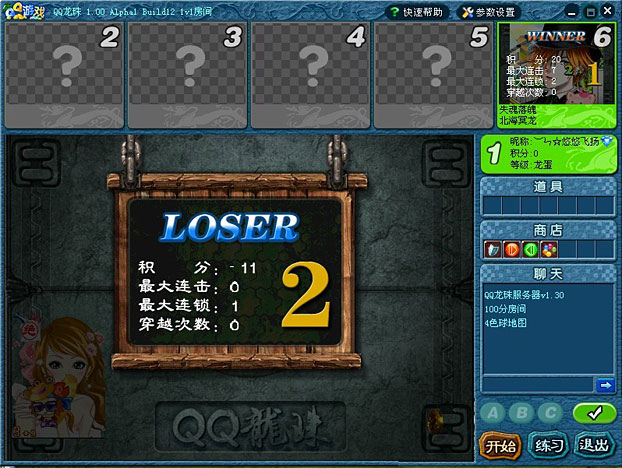Select the player 1 info card
The image size is (622, 468).
click(x=548, y=155)
